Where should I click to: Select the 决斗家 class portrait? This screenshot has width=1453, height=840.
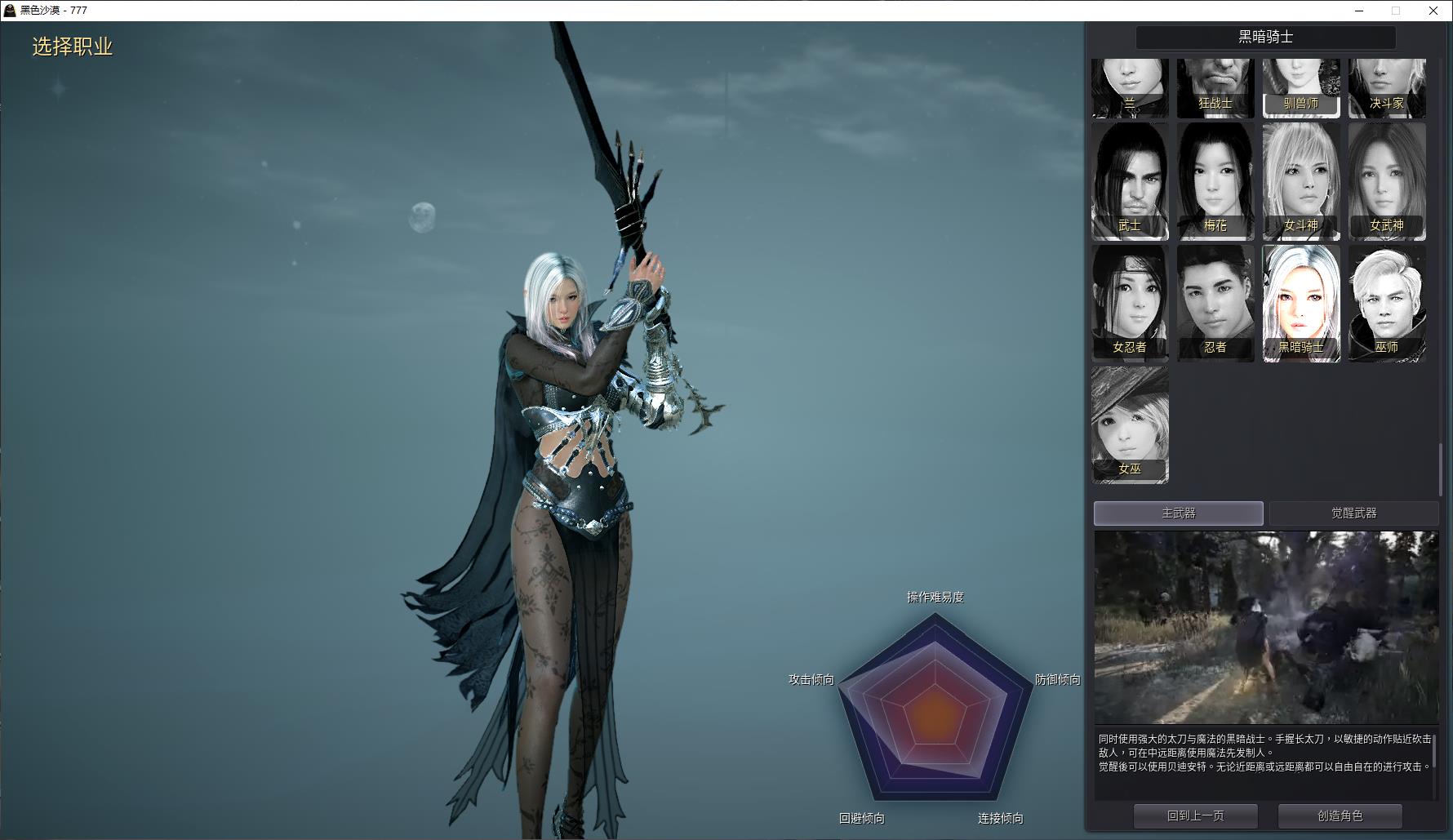(1387, 87)
